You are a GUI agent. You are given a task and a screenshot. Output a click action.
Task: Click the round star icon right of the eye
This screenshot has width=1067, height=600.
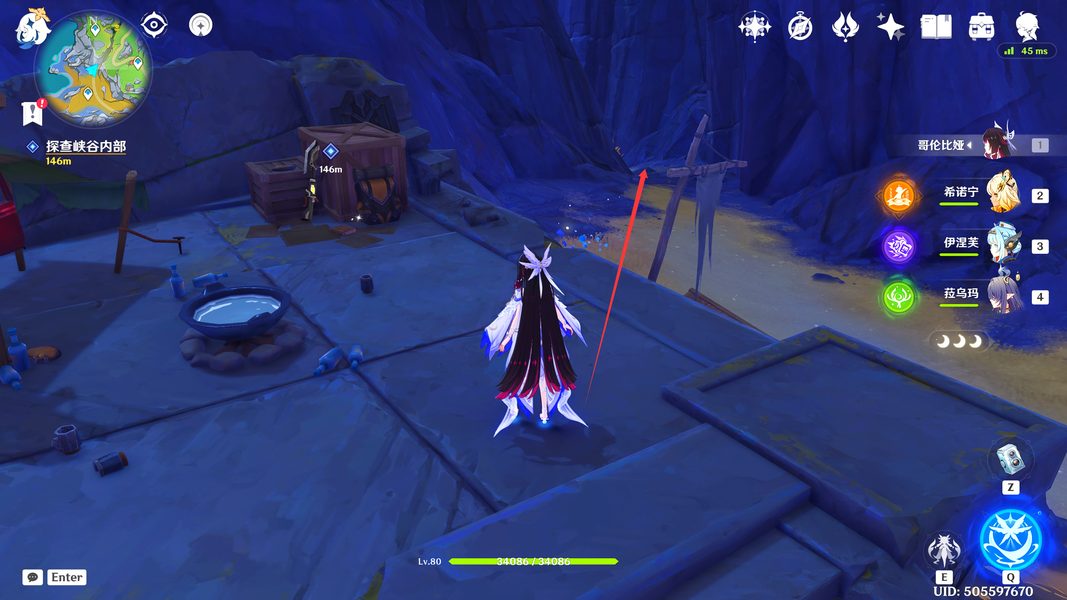coord(200,25)
